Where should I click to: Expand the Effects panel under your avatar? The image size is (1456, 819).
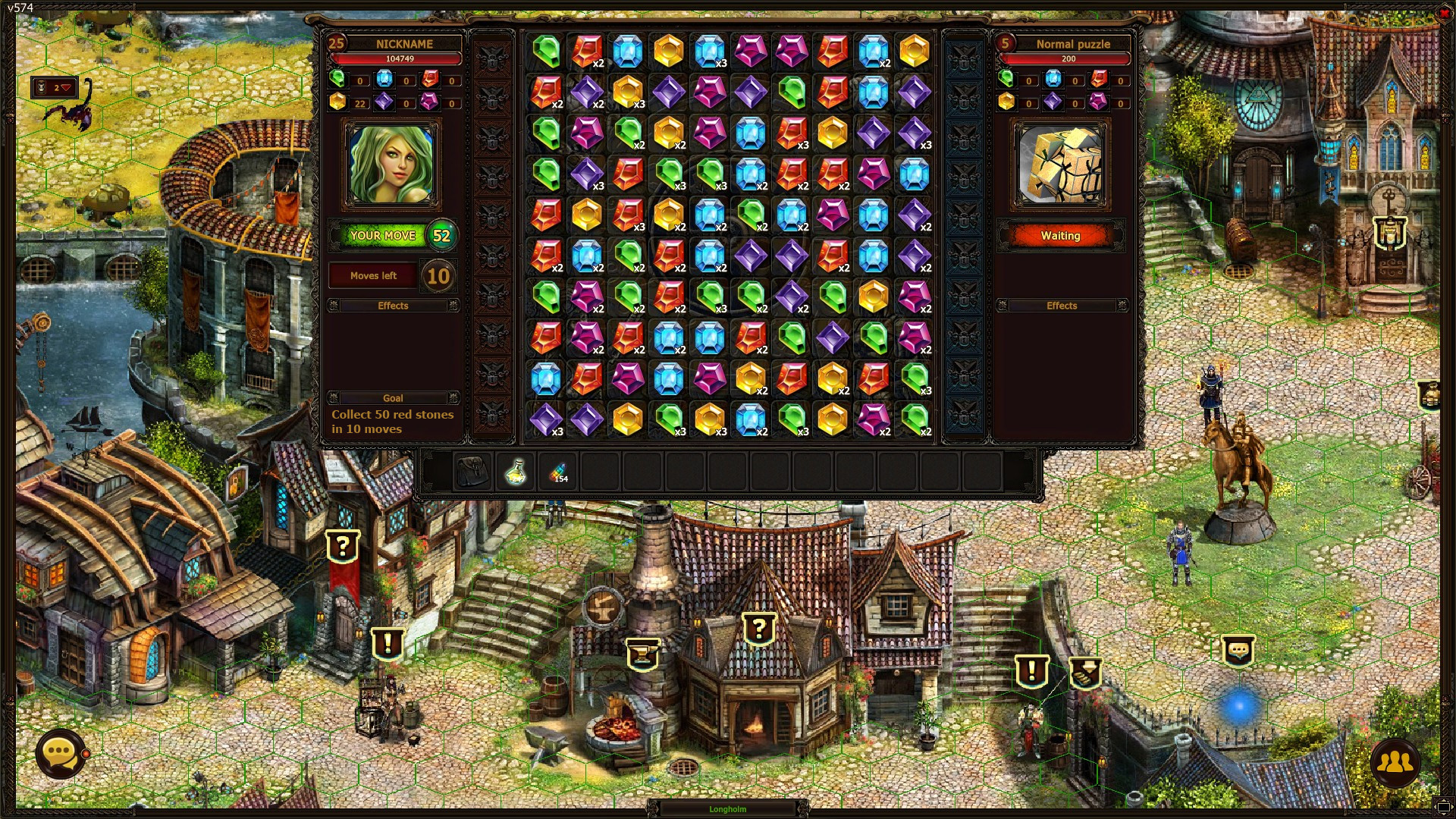(x=394, y=305)
